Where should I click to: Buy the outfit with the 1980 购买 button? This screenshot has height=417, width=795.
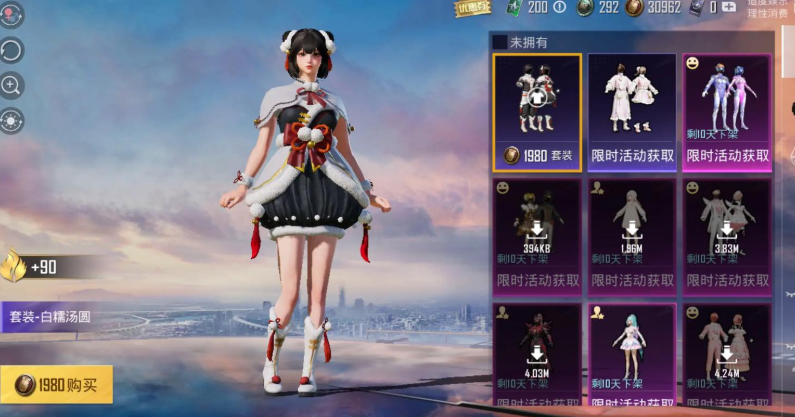[x=57, y=384]
